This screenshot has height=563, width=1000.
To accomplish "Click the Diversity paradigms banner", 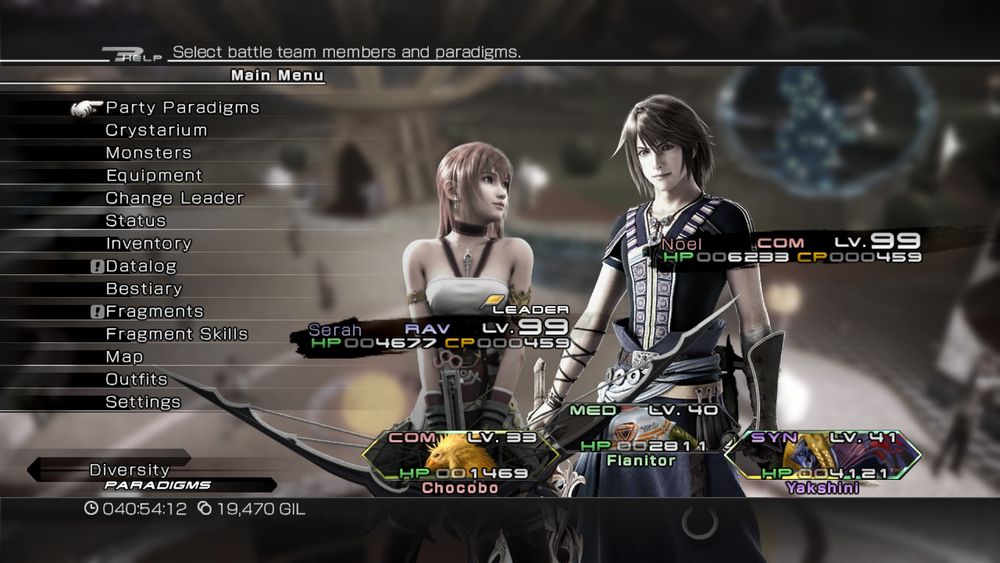I will (x=150, y=476).
